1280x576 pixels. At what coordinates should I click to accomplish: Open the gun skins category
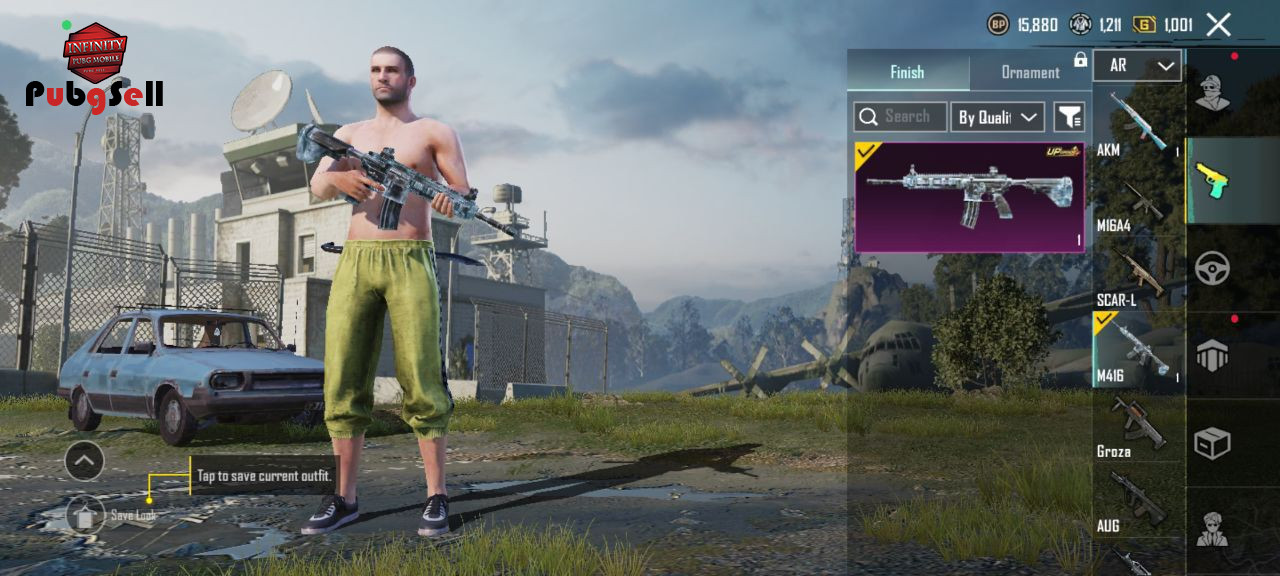[x=1213, y=181]
